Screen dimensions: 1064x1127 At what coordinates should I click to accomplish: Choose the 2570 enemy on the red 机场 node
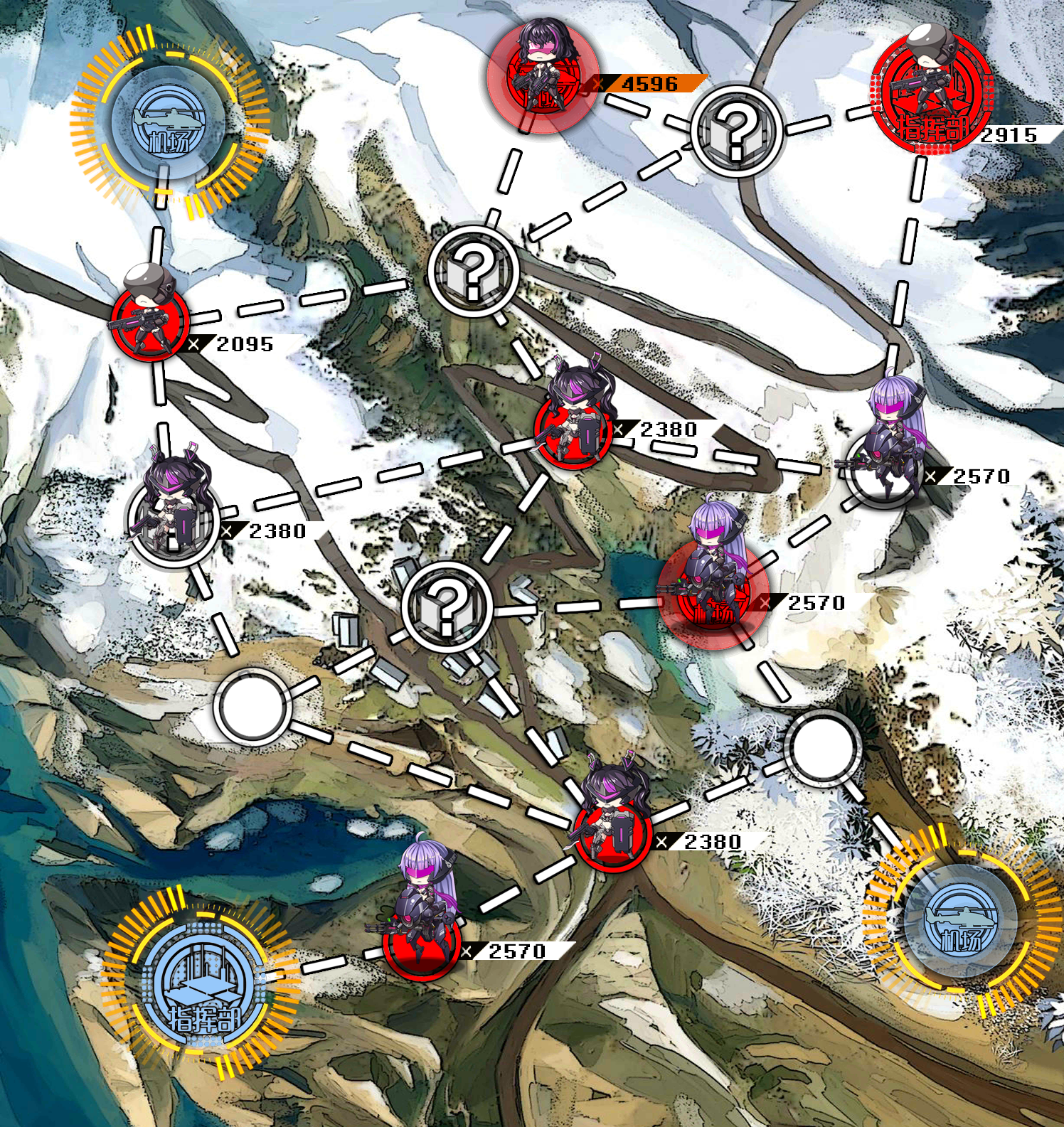click(713, 594)
